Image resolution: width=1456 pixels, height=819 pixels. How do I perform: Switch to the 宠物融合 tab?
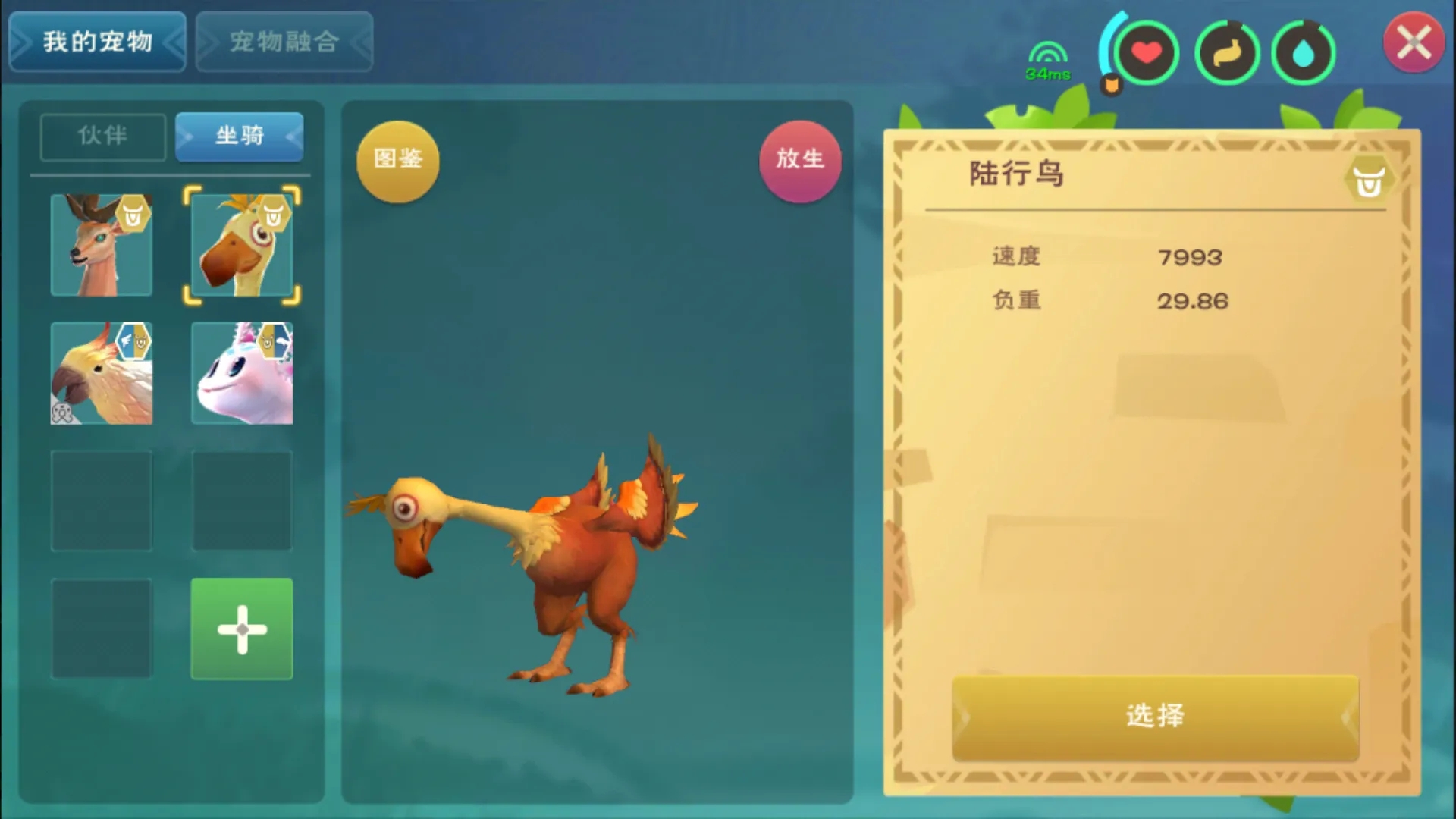tap(284, 42)
